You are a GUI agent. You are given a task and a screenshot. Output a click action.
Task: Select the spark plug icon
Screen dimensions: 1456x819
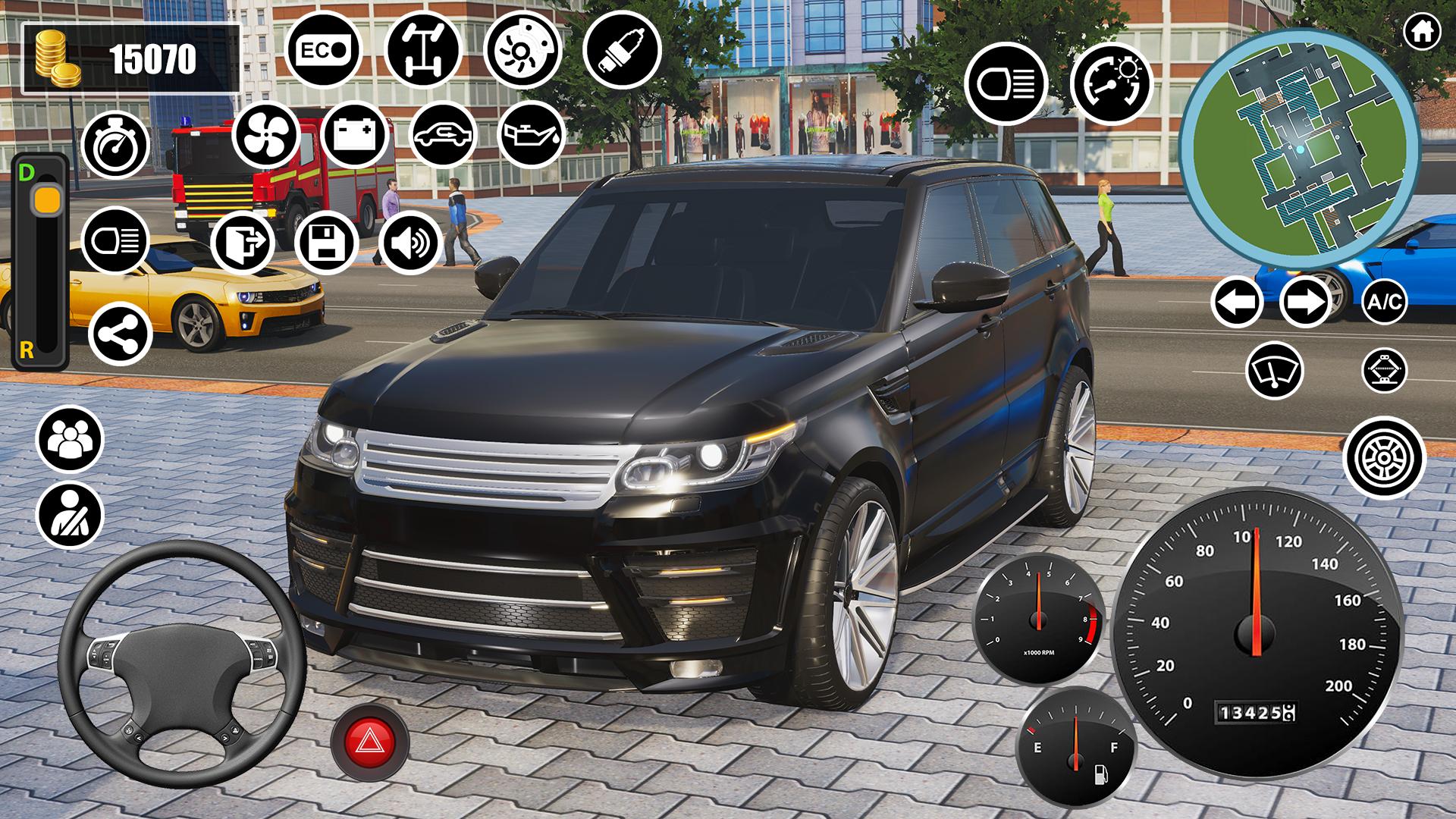point(622,50)
